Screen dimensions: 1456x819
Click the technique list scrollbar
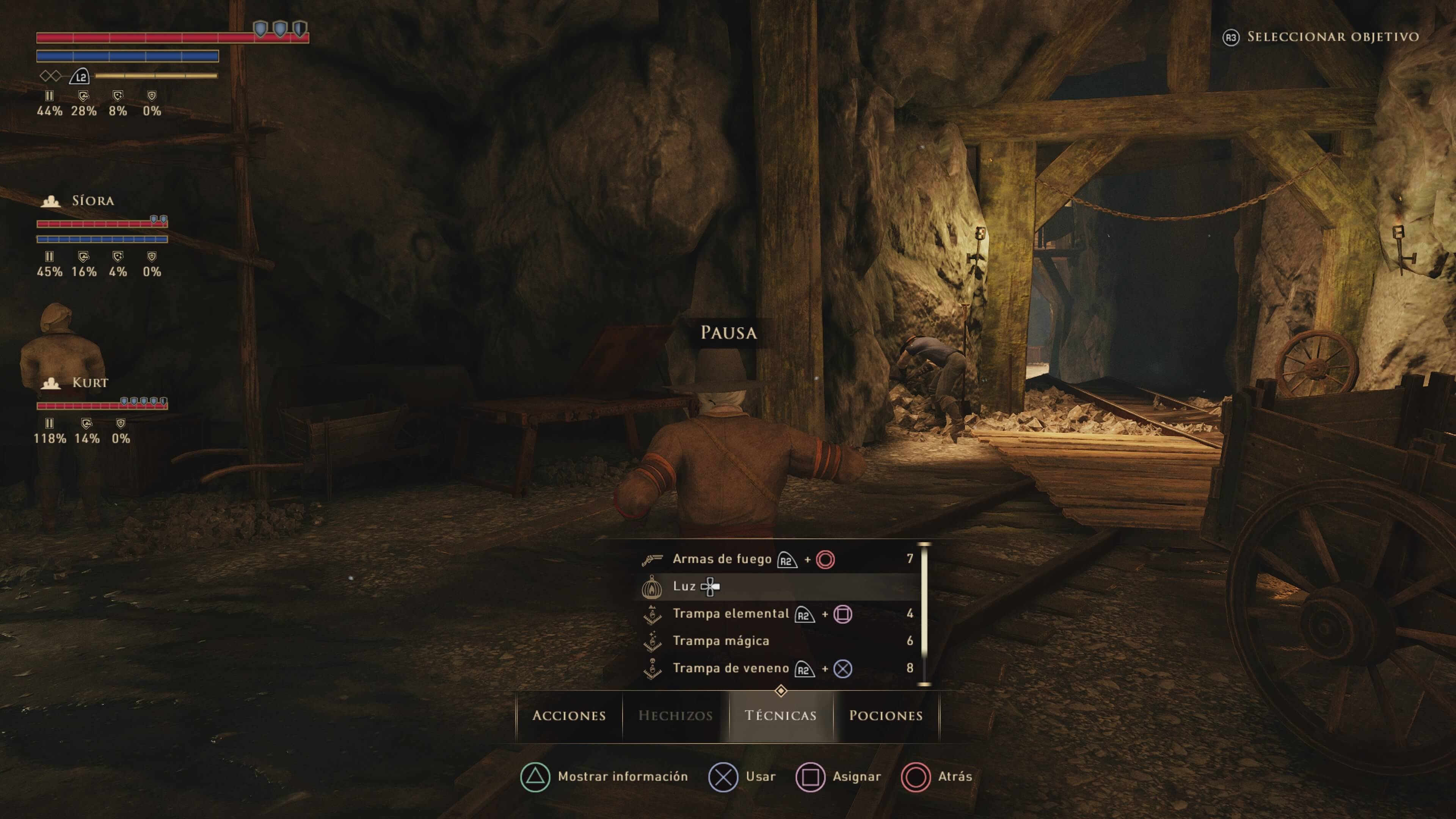[x=925, y=614]
